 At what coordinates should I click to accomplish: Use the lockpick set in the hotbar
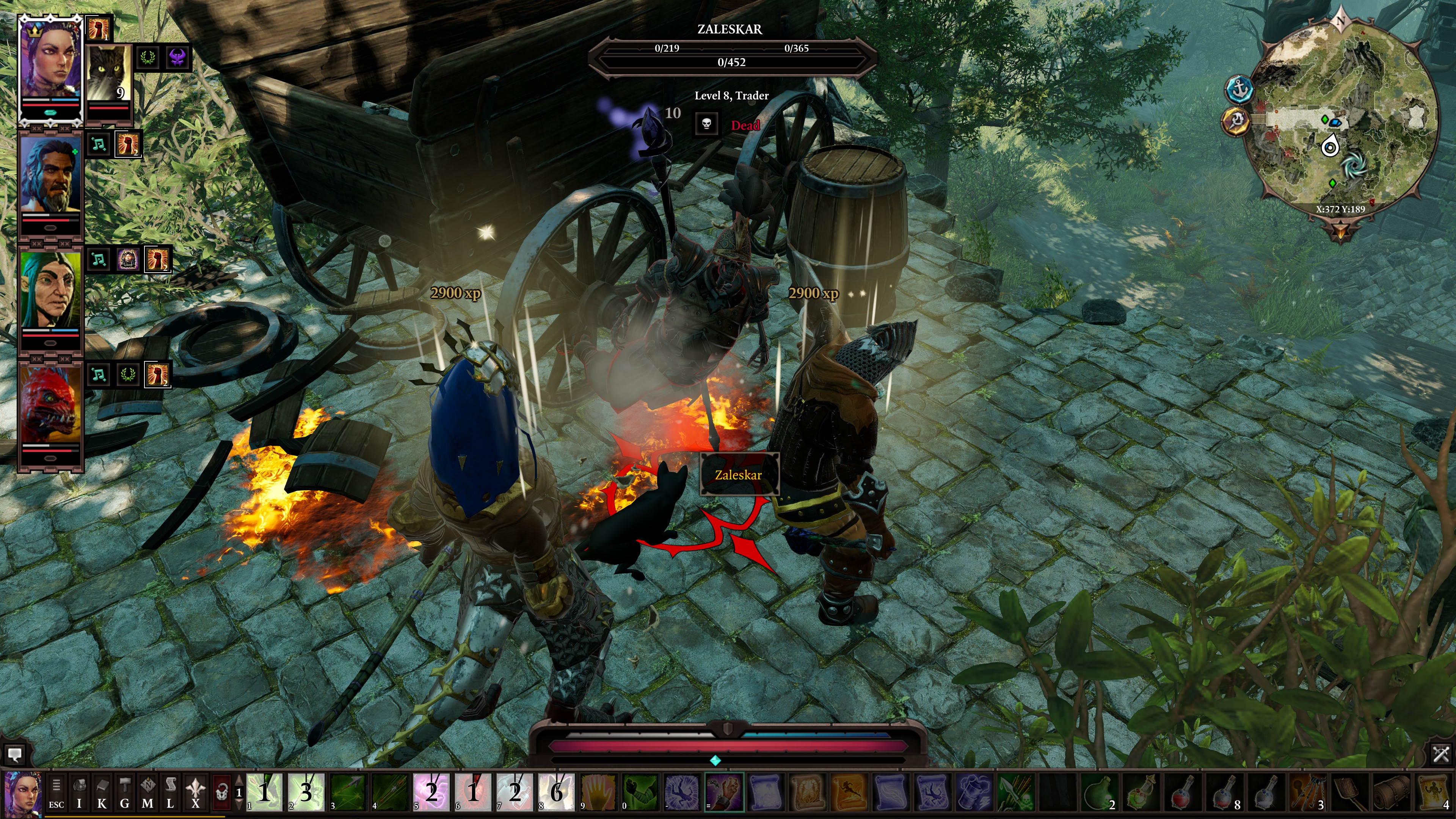[x=1309, y=792]
